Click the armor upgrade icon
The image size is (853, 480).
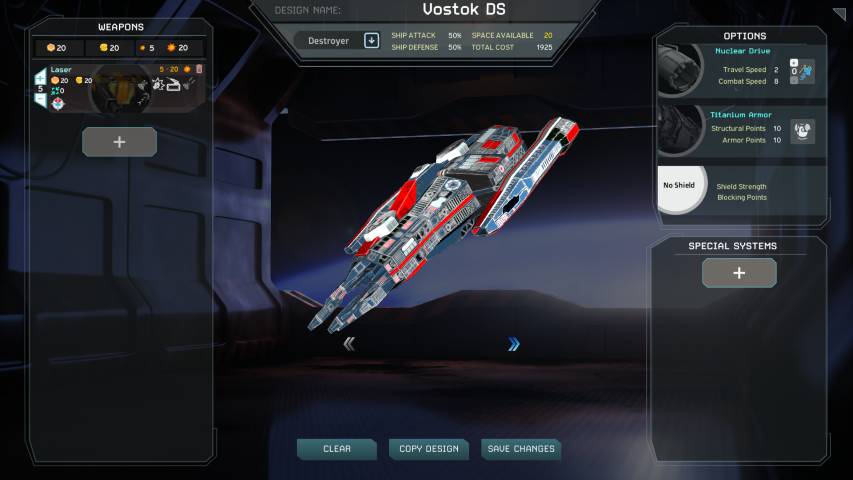click(x=802, y=130)
